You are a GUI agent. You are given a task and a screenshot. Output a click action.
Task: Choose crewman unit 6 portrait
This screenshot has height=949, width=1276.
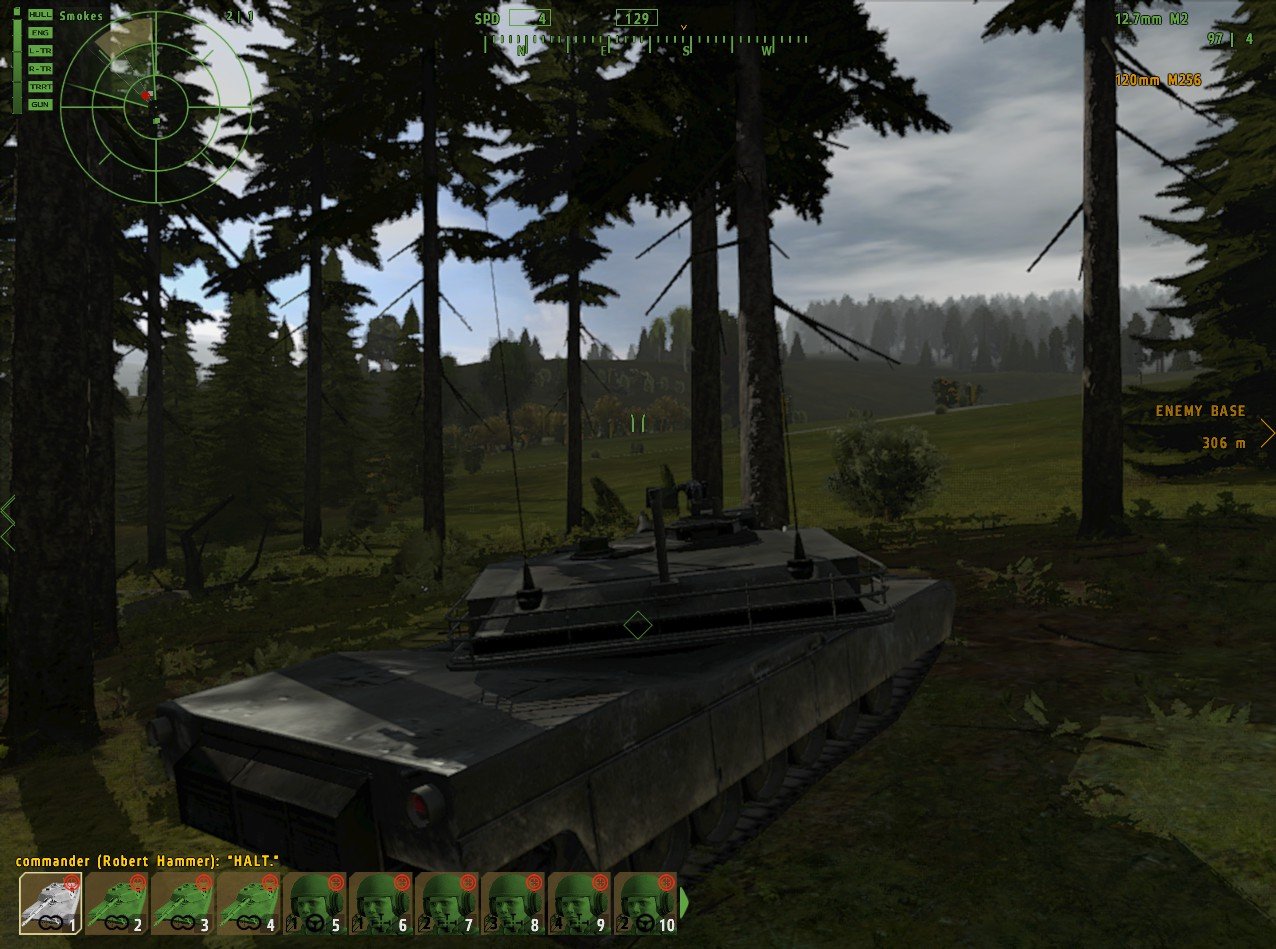[381, 903]
